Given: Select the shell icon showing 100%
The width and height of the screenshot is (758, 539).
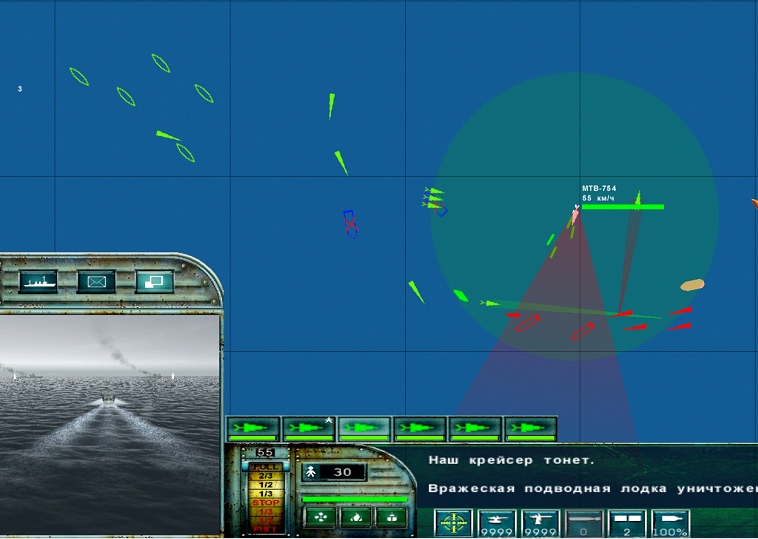Looking at the screenshot, I should pyautogui.click(x=670, y=524).
